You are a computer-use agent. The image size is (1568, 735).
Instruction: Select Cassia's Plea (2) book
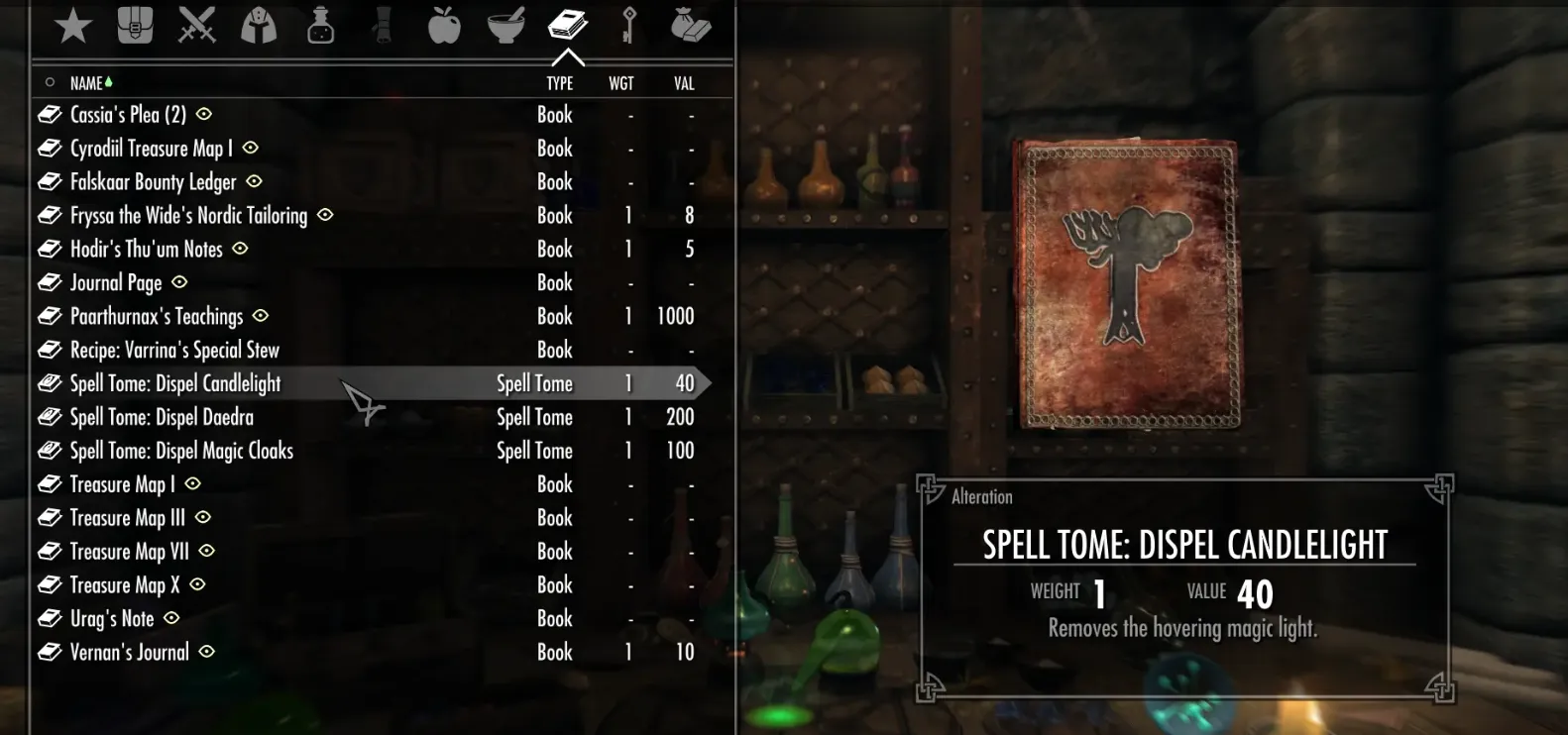coord(128,115)
